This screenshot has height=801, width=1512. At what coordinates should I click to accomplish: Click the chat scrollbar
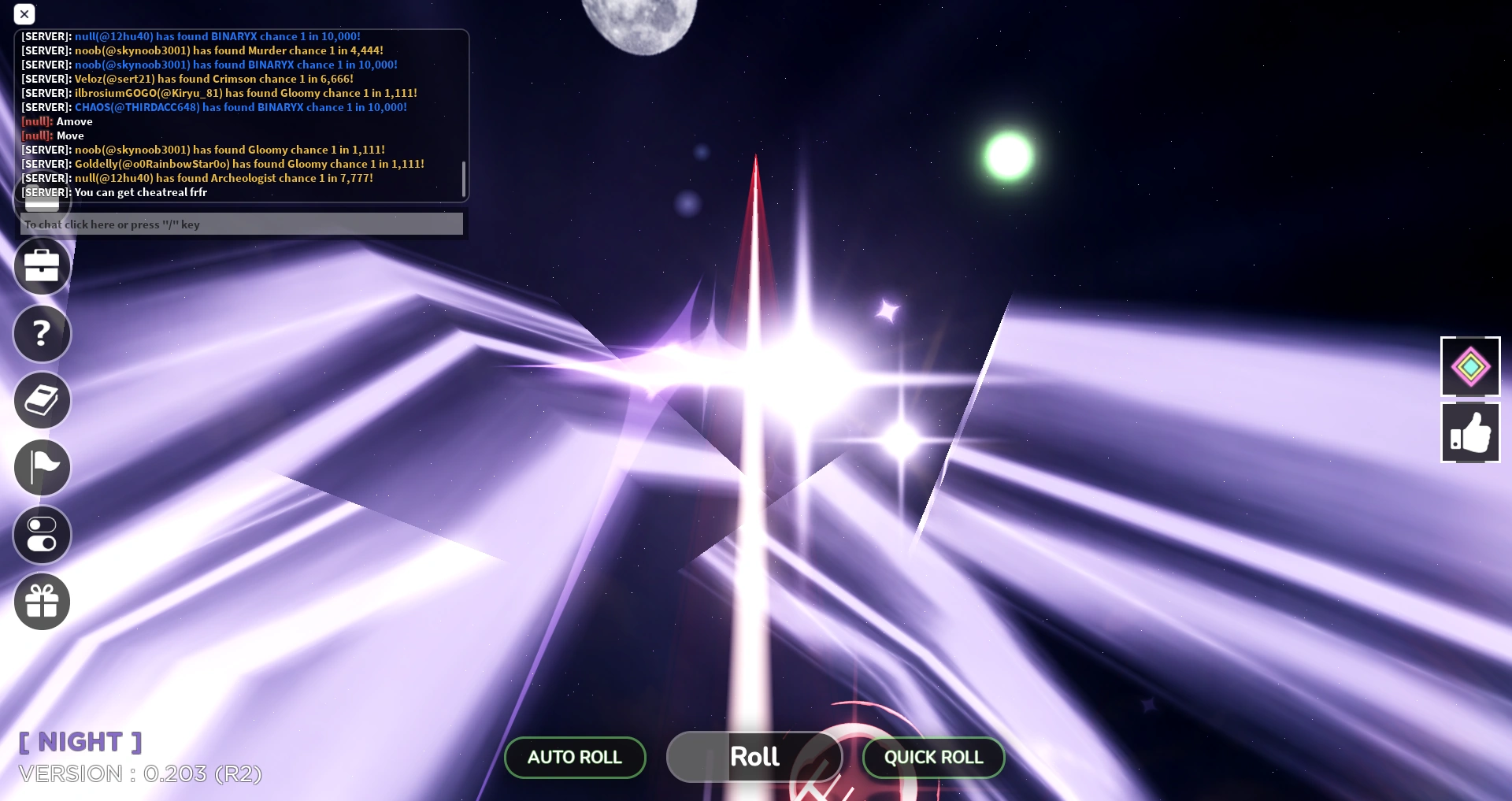(x=463, y=180)
